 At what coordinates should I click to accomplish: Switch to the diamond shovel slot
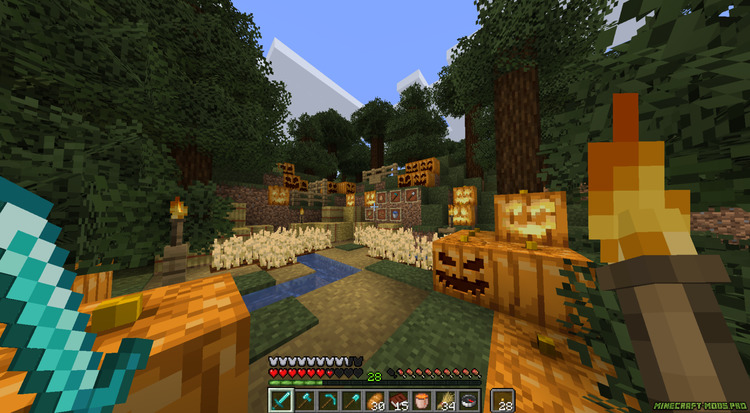tap(351, 400)
